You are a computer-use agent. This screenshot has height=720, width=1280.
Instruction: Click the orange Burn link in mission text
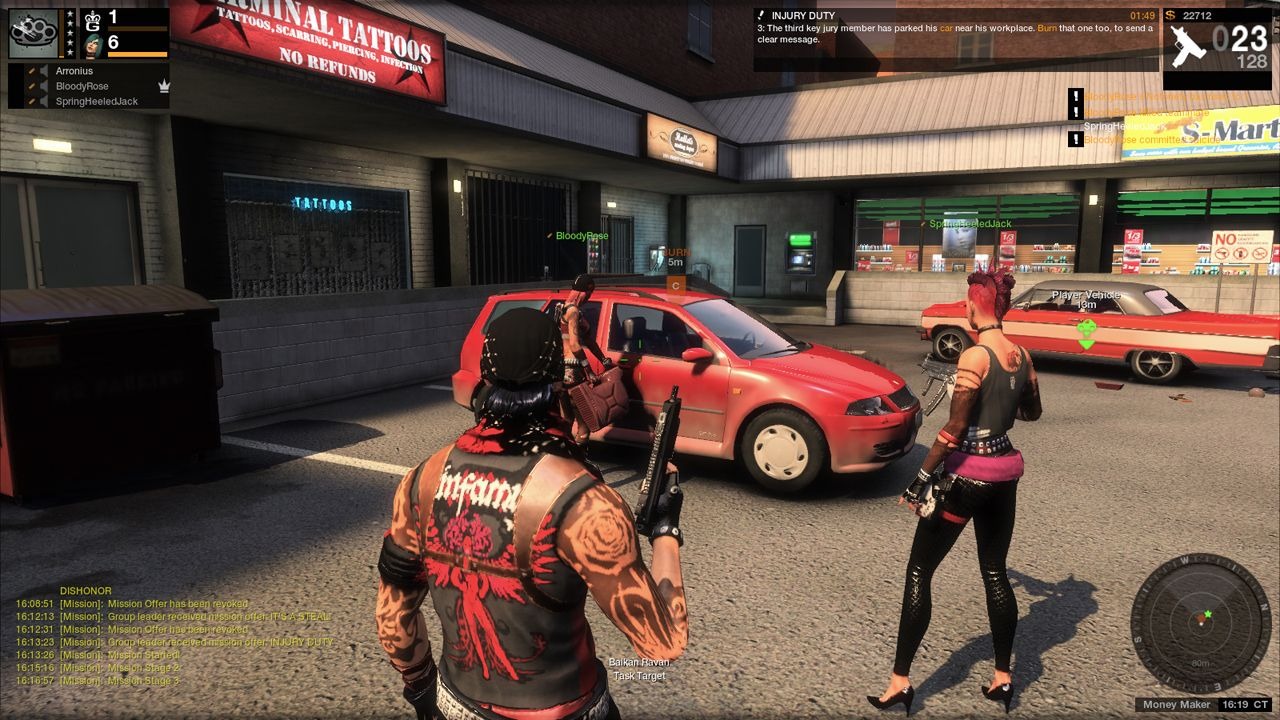tap(1047, 27)
